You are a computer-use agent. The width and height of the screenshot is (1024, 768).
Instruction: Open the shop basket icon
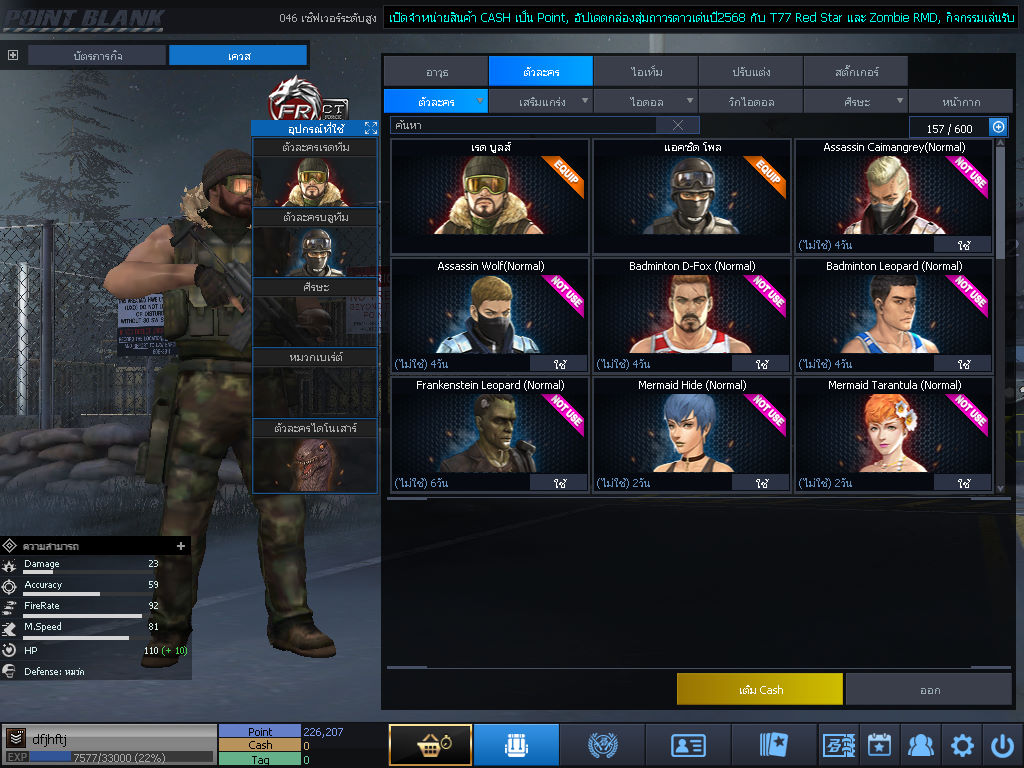(x=430, y=745)
